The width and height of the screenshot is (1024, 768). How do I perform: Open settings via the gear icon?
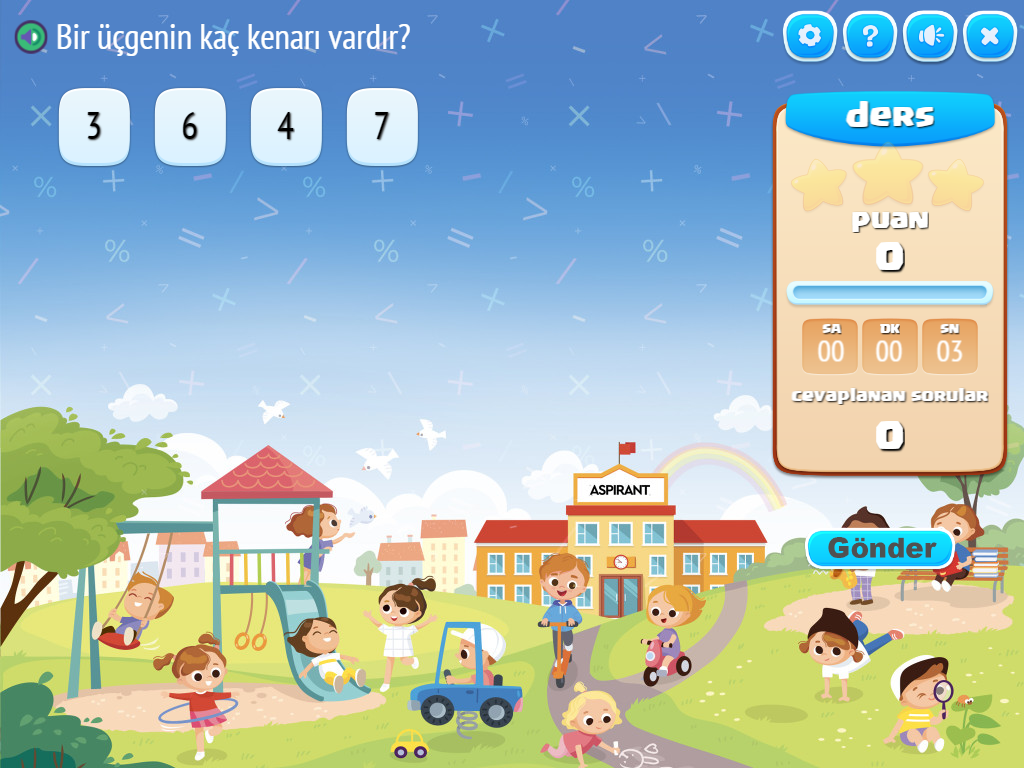(810, 37)
